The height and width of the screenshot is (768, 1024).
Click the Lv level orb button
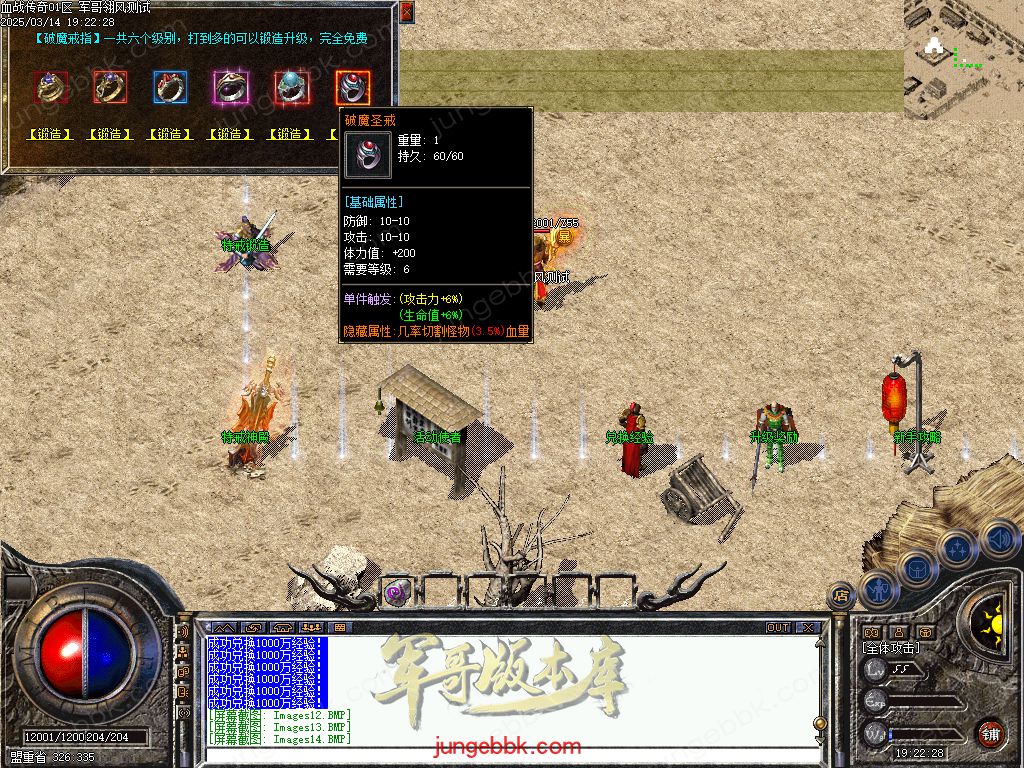pos(876,669)
